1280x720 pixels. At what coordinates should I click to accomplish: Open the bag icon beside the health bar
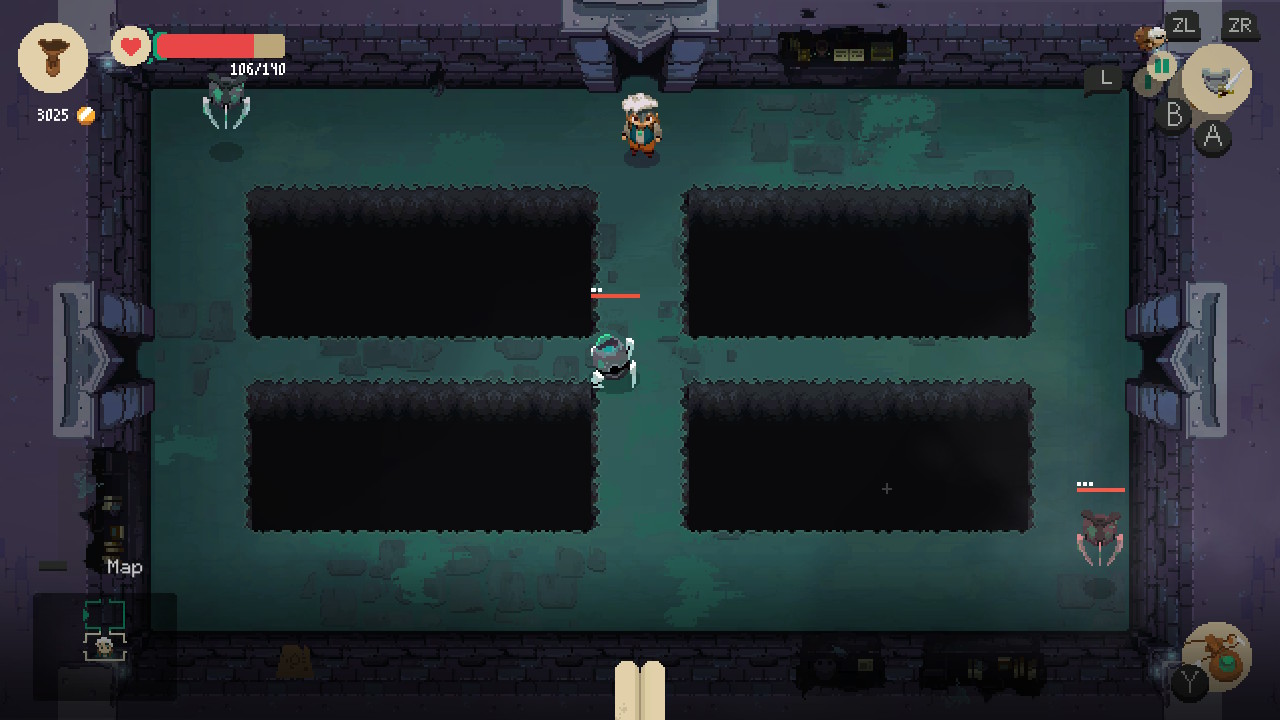click(x=53, y=58)
